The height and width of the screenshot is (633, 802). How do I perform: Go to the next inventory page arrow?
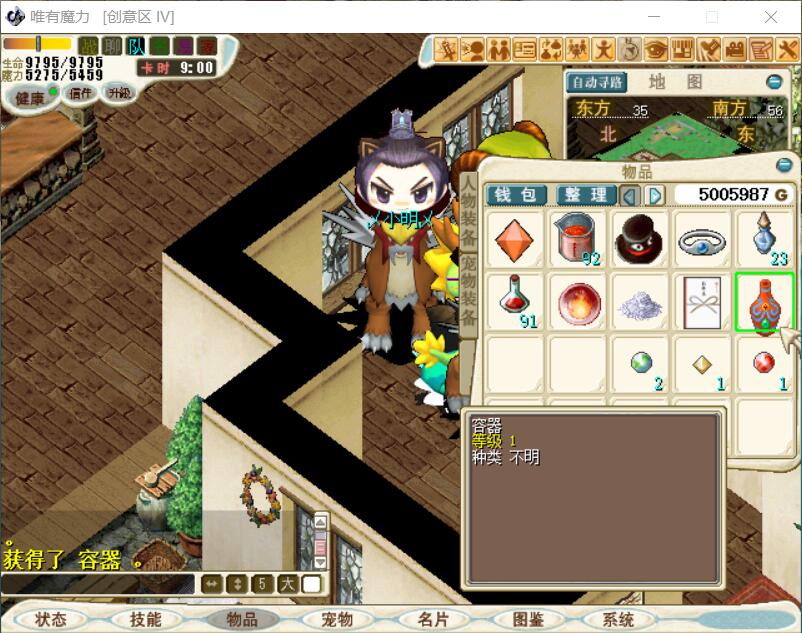click(655, 195)
